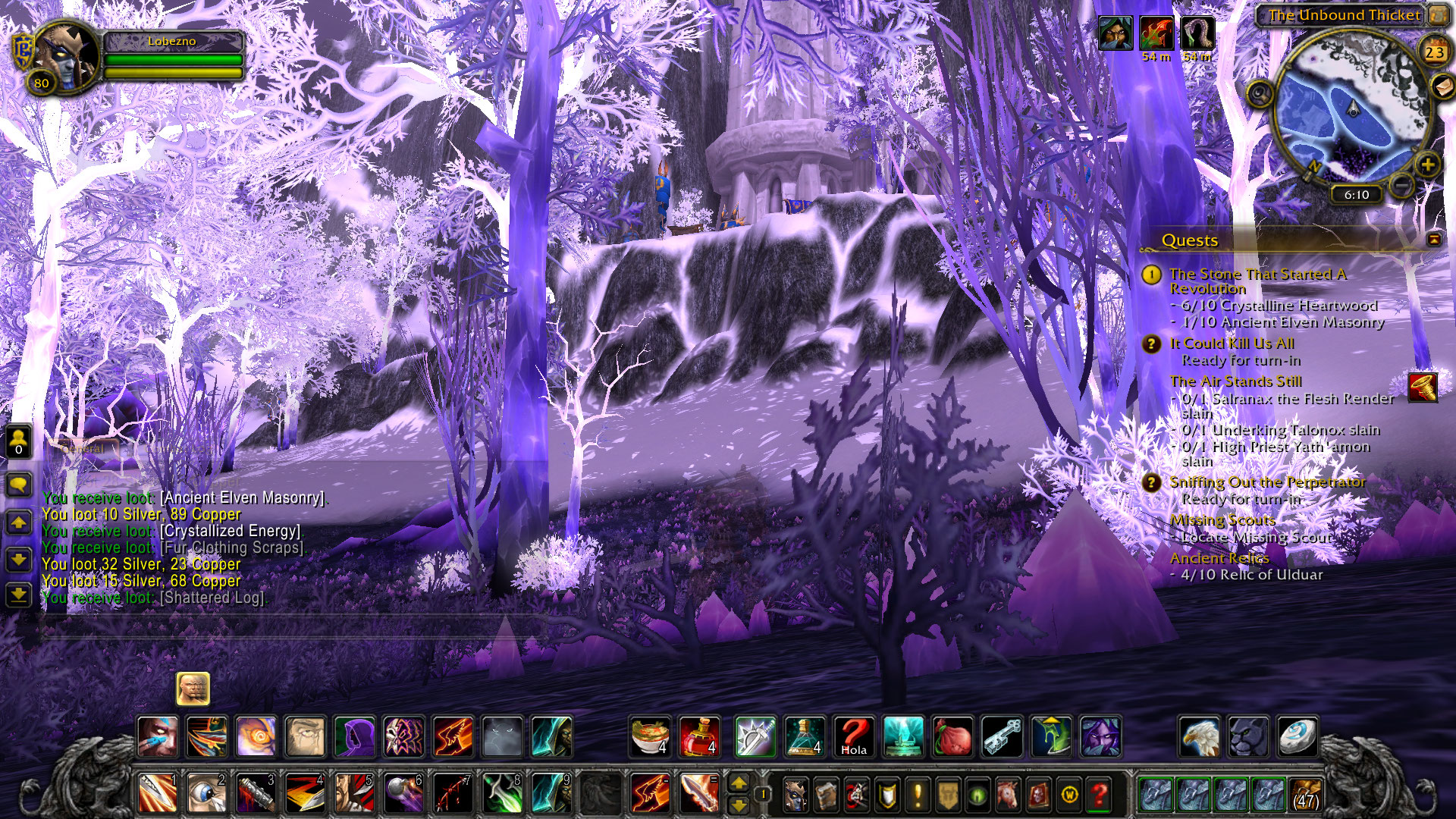Click the Hola macro button

point(853,736)
